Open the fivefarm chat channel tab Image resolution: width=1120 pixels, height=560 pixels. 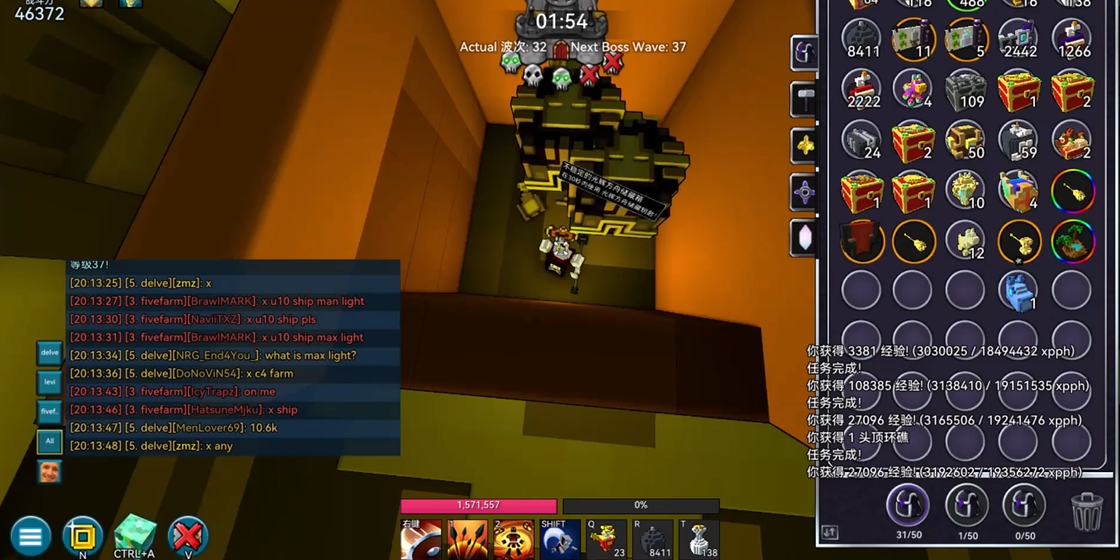coord(49,411)
